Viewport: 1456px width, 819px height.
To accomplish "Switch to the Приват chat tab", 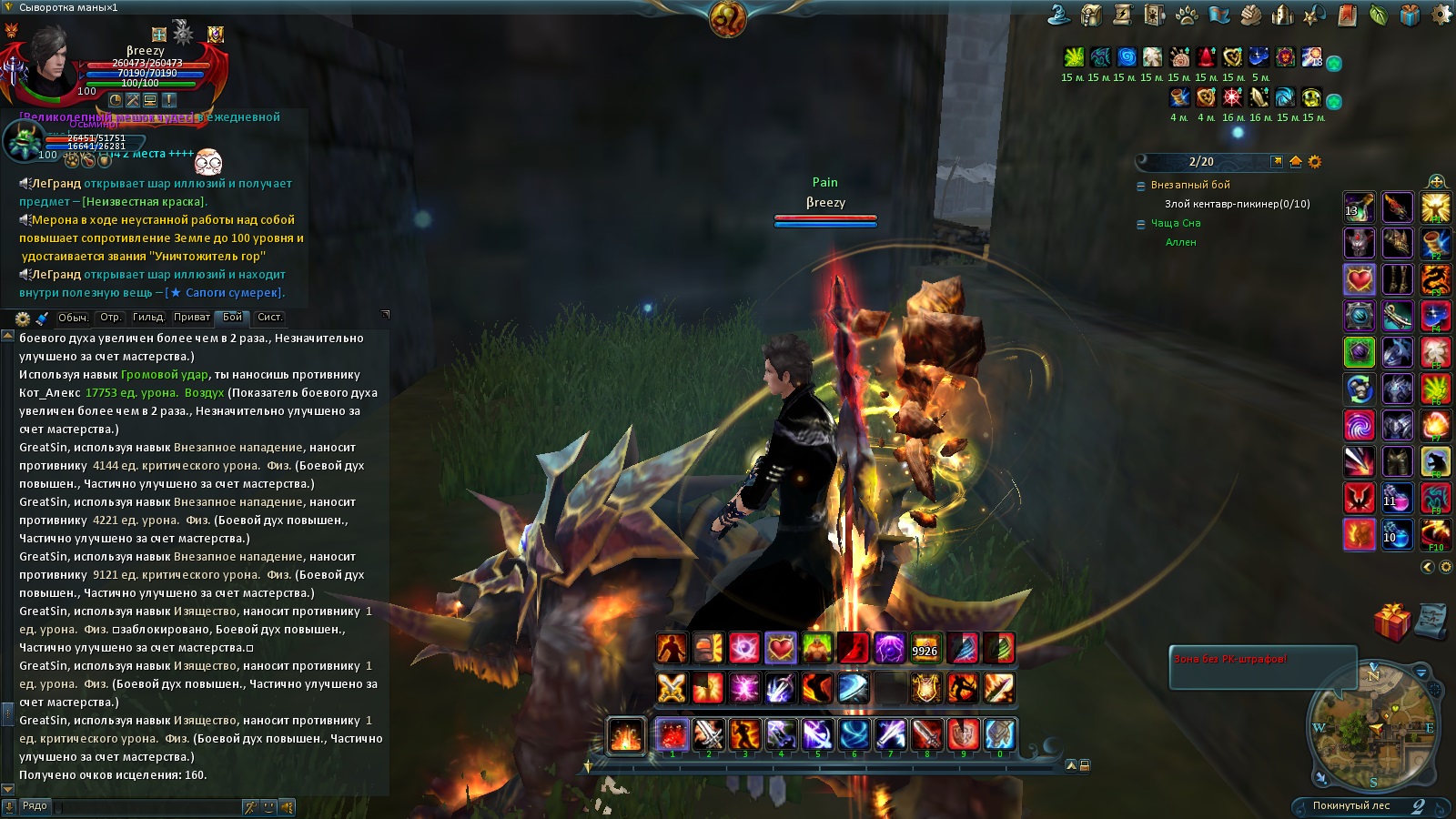I will tap(191, 318).
